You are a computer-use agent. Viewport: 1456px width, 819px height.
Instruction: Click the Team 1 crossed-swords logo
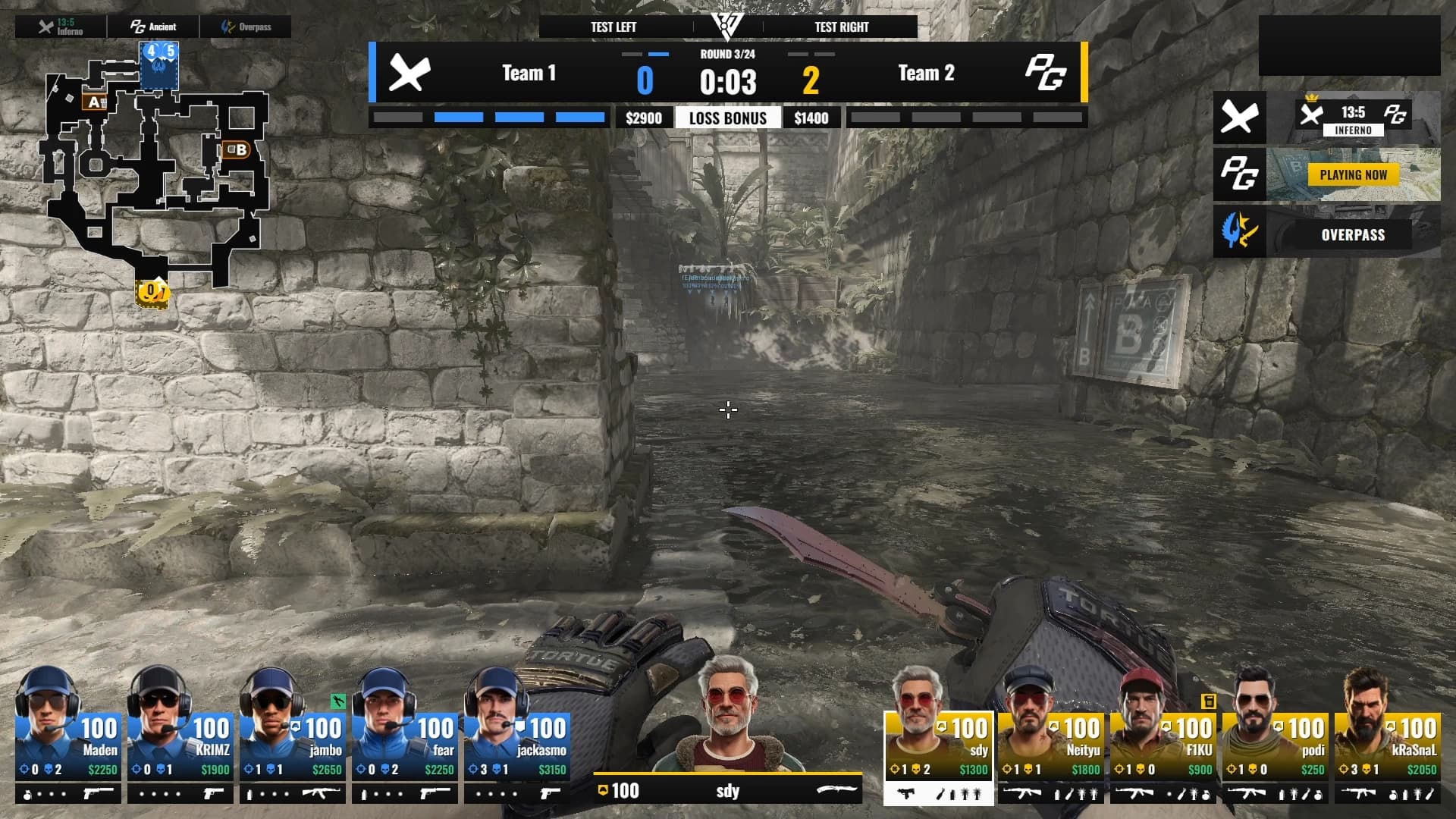click(409, 74)
